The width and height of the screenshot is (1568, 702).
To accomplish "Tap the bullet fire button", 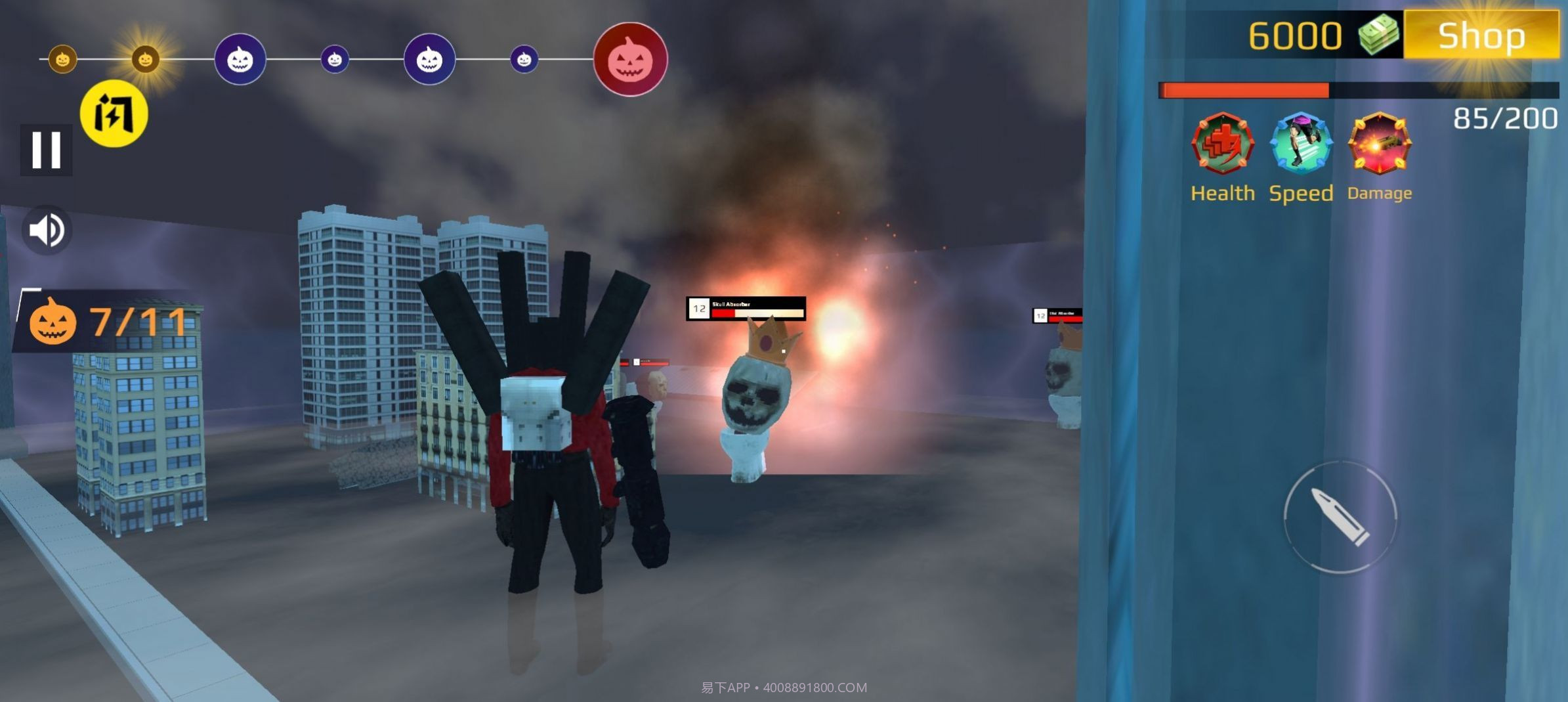I will tap(1340, 517).
